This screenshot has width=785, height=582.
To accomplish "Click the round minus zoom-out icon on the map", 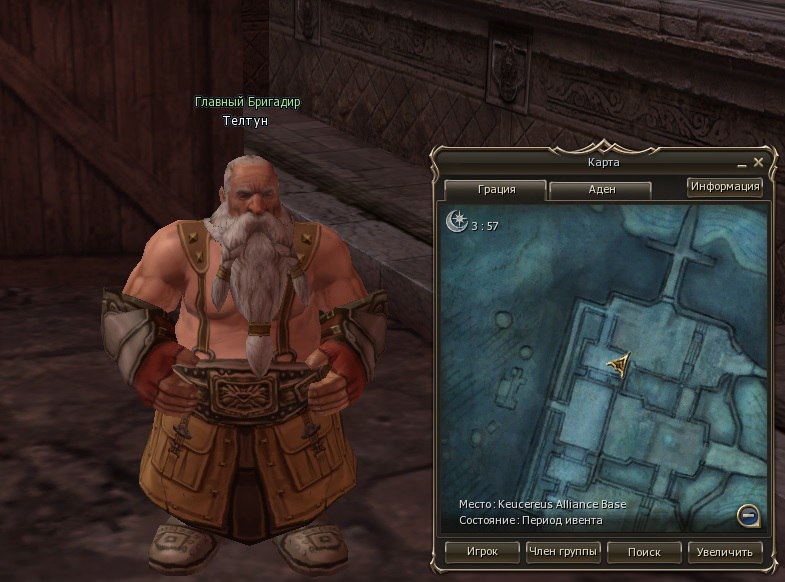I will point(748,515).
